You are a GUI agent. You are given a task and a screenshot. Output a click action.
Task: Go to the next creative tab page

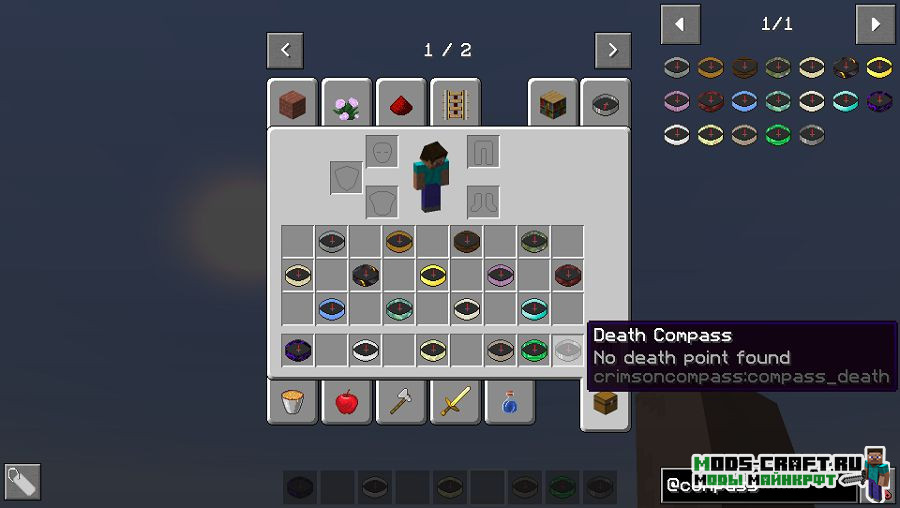click(612, 50)
